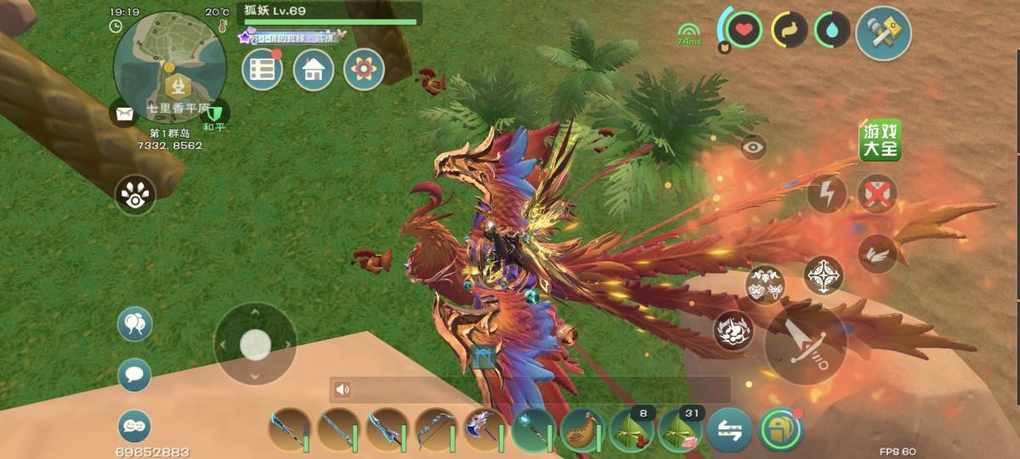Screen dimensions: 1020x459
Task: Open the chat speech bubble
Action: click(135, 375)
